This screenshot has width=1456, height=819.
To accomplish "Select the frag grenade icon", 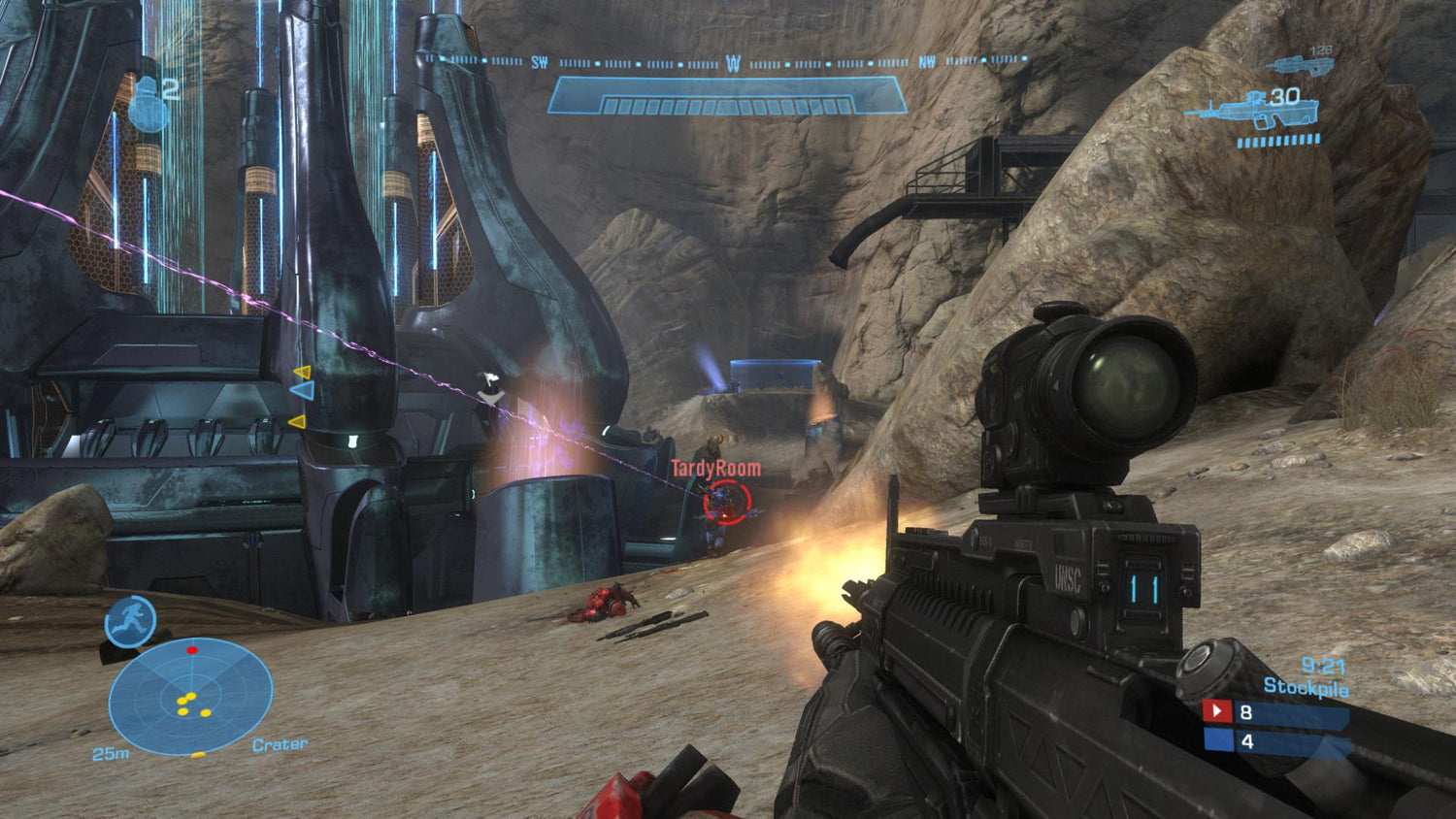I will 148,105.
